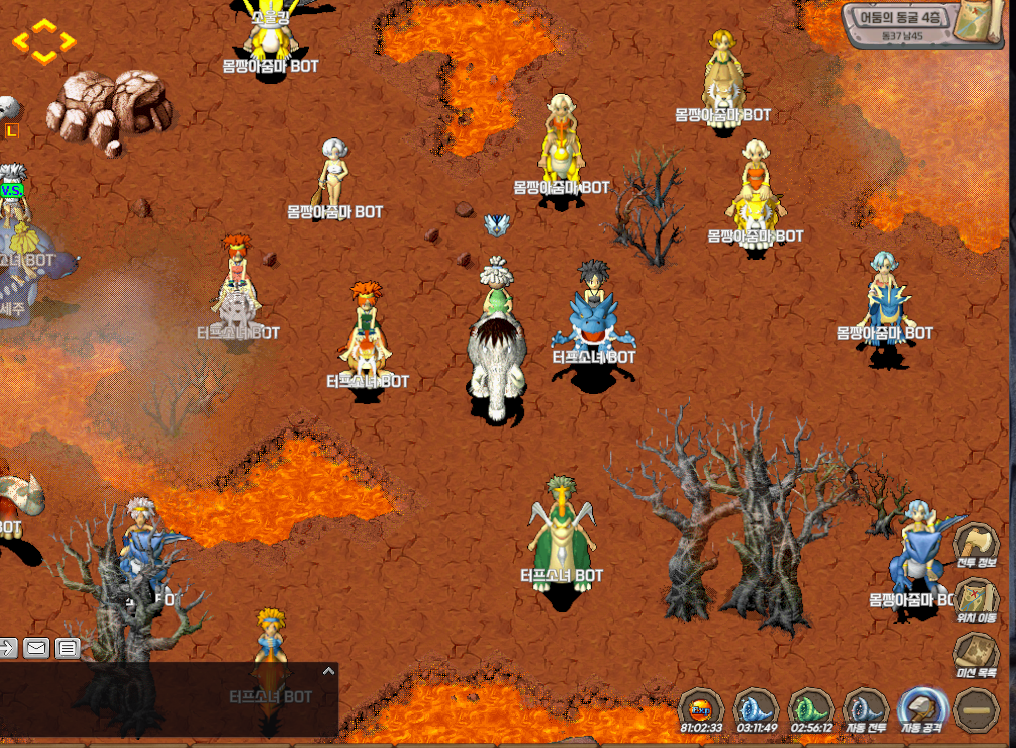Collapse the menu with the minus button

coord(977,710)
